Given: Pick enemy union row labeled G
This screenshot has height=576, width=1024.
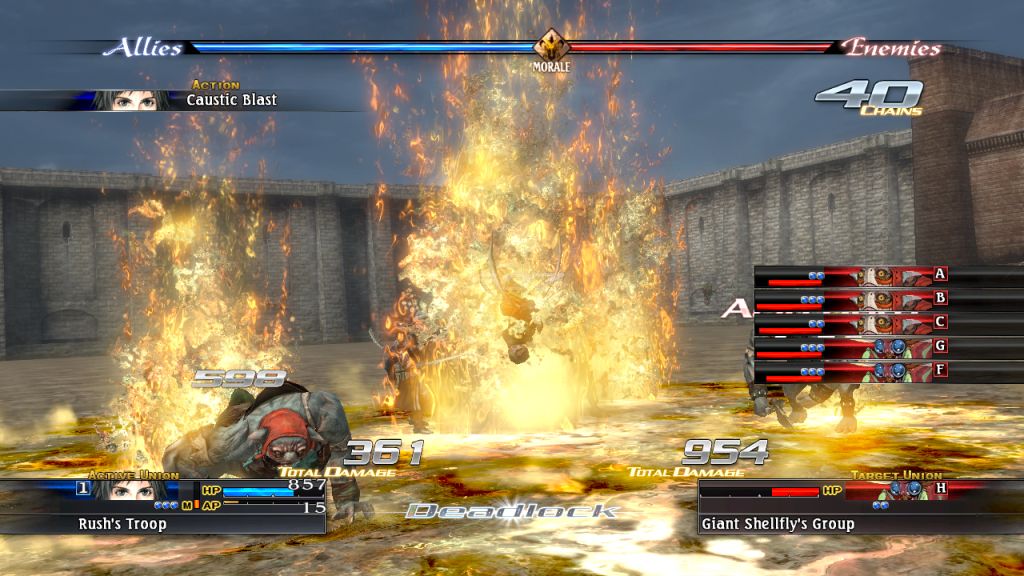Looking at the screenshot, I should (852, 346).
